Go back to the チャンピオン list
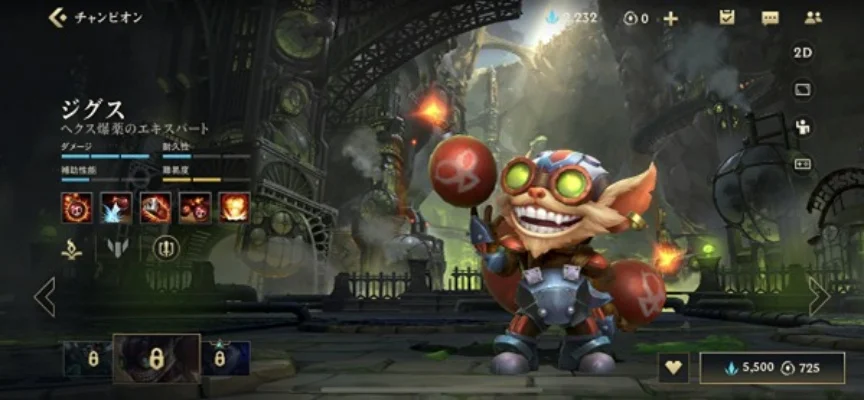 [x=58, y=17]
